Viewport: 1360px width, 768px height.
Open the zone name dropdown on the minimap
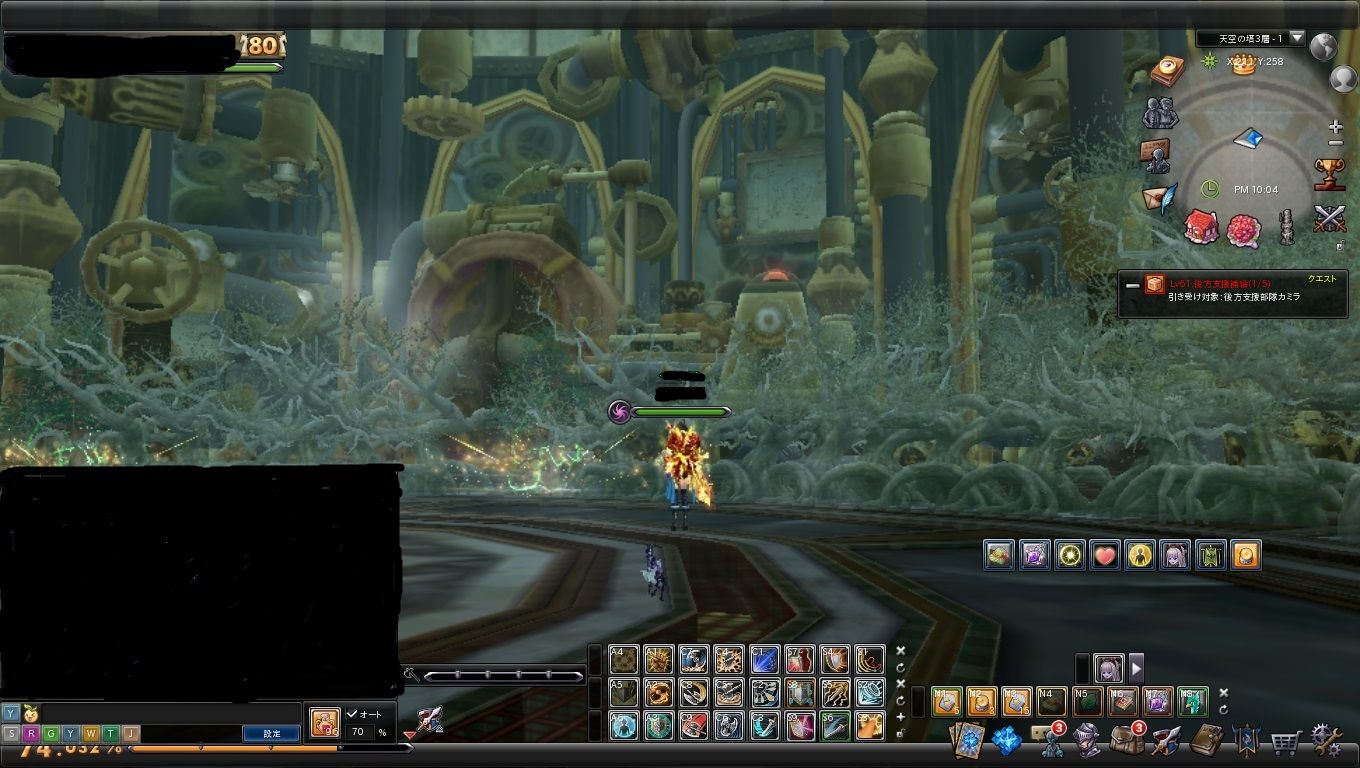(x=1297, y=38)
